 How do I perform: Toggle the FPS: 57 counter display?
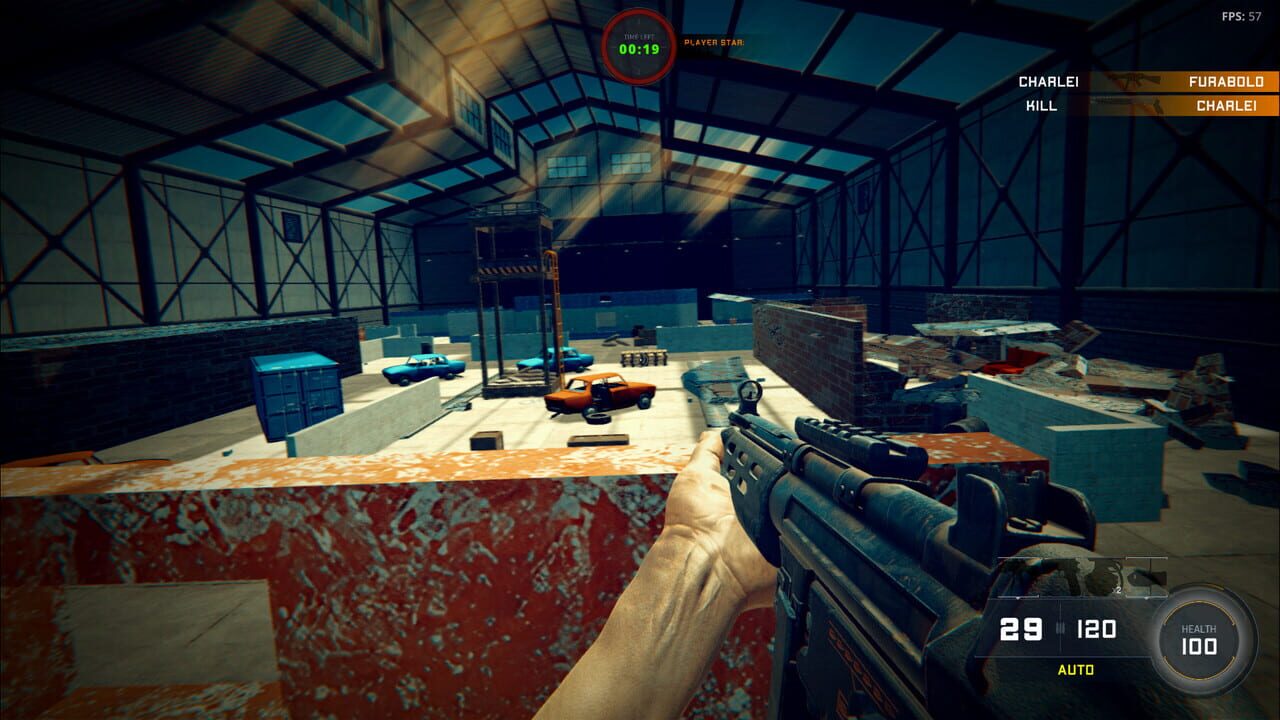[x=1242, y=15]
